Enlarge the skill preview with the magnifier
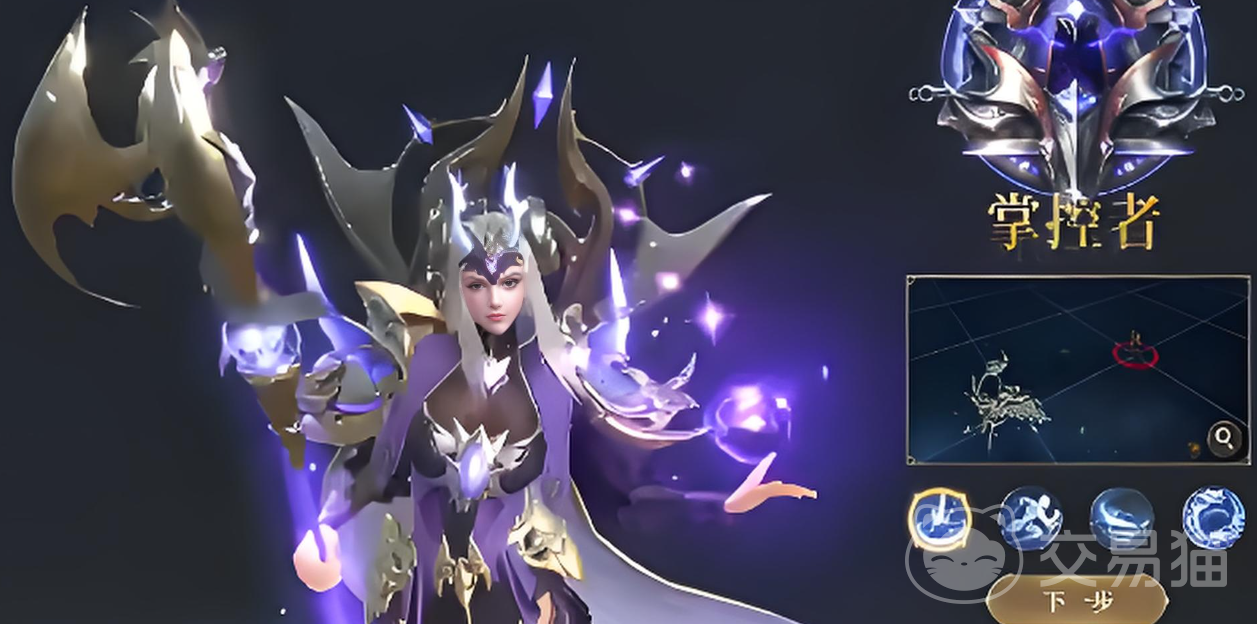Image resolution: width=1257 pixels, height=624 pixels. click(1223, 437)
